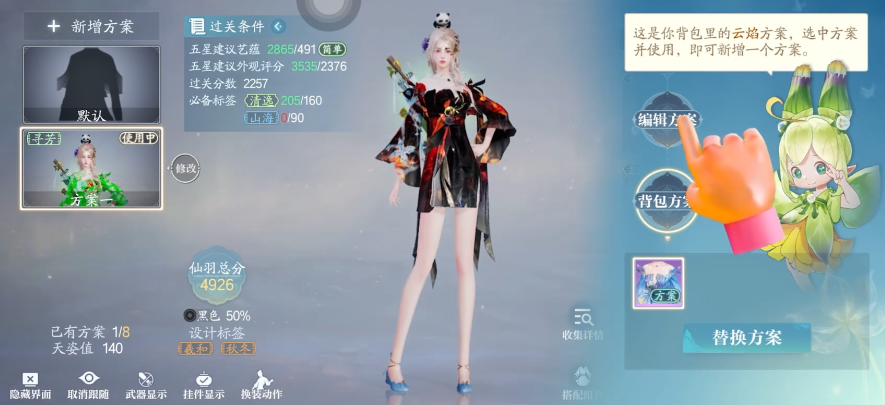Select the default (默认) outfit thumbnail
This screenshot has width=885, height=405.
click(91, 84)
